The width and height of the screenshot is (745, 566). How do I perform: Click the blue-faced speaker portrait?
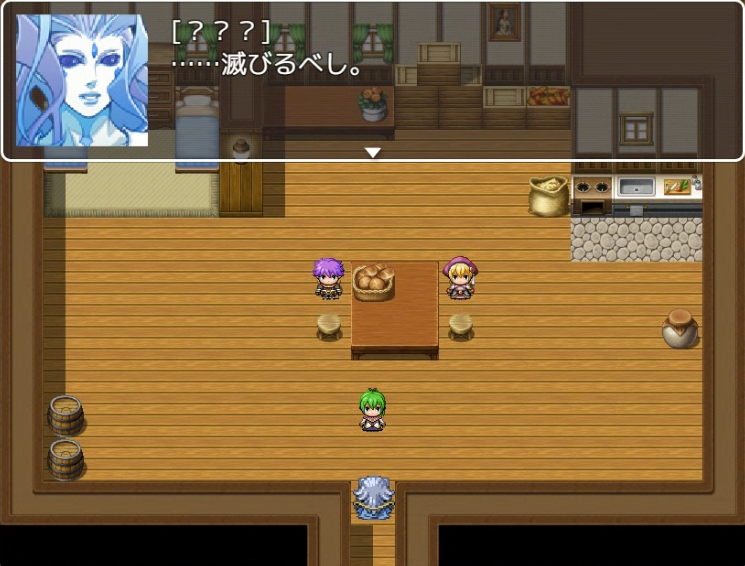point(82,81)
